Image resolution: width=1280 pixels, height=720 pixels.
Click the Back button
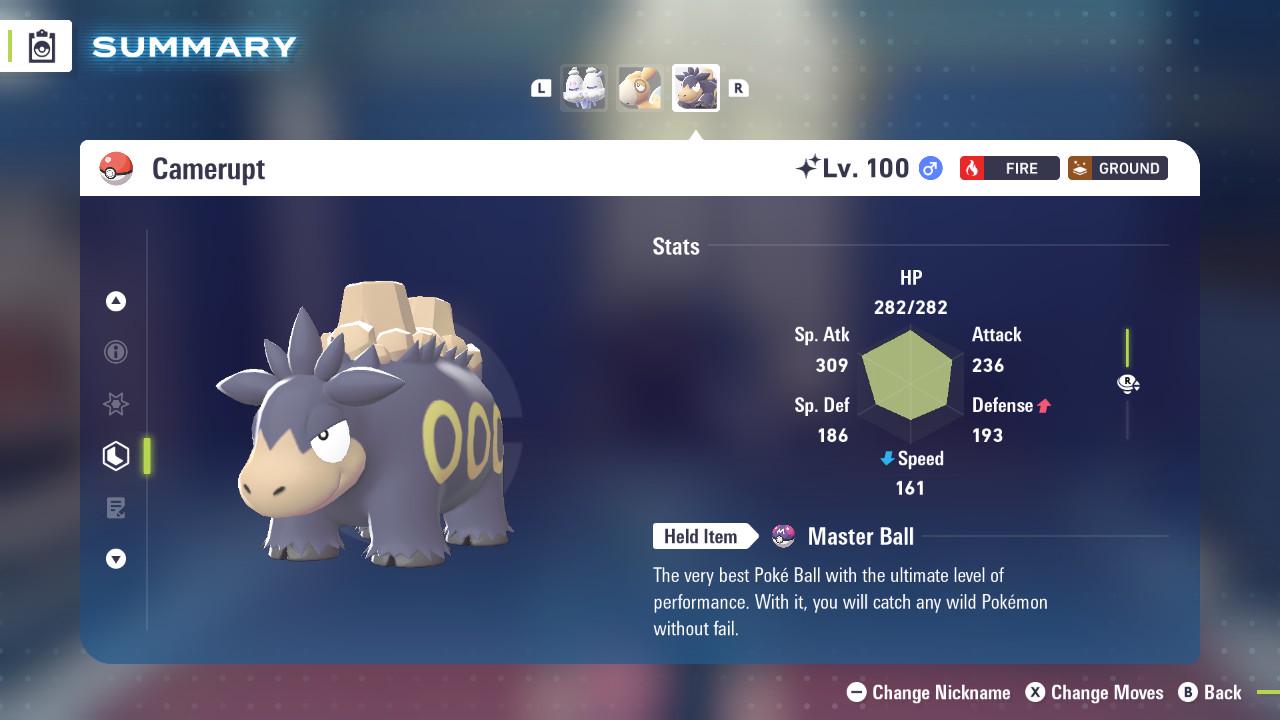[1212, 692]
